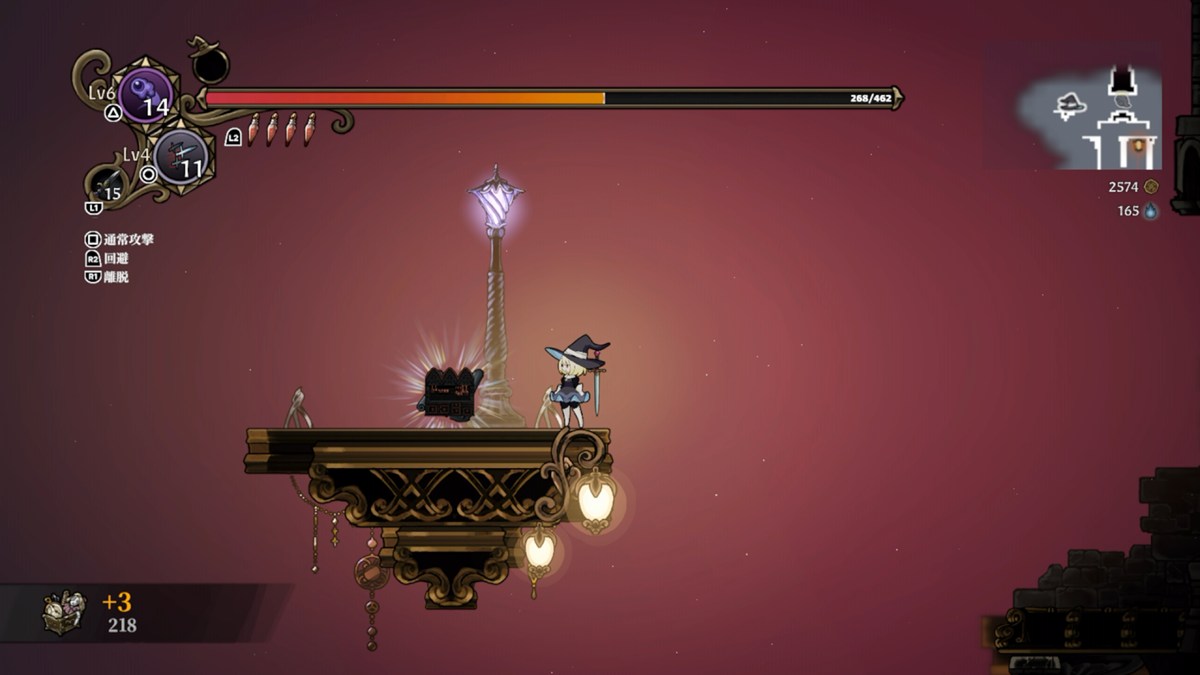
Task: Click the witch hat portrait orb
Action: click(x=210, y=65)
